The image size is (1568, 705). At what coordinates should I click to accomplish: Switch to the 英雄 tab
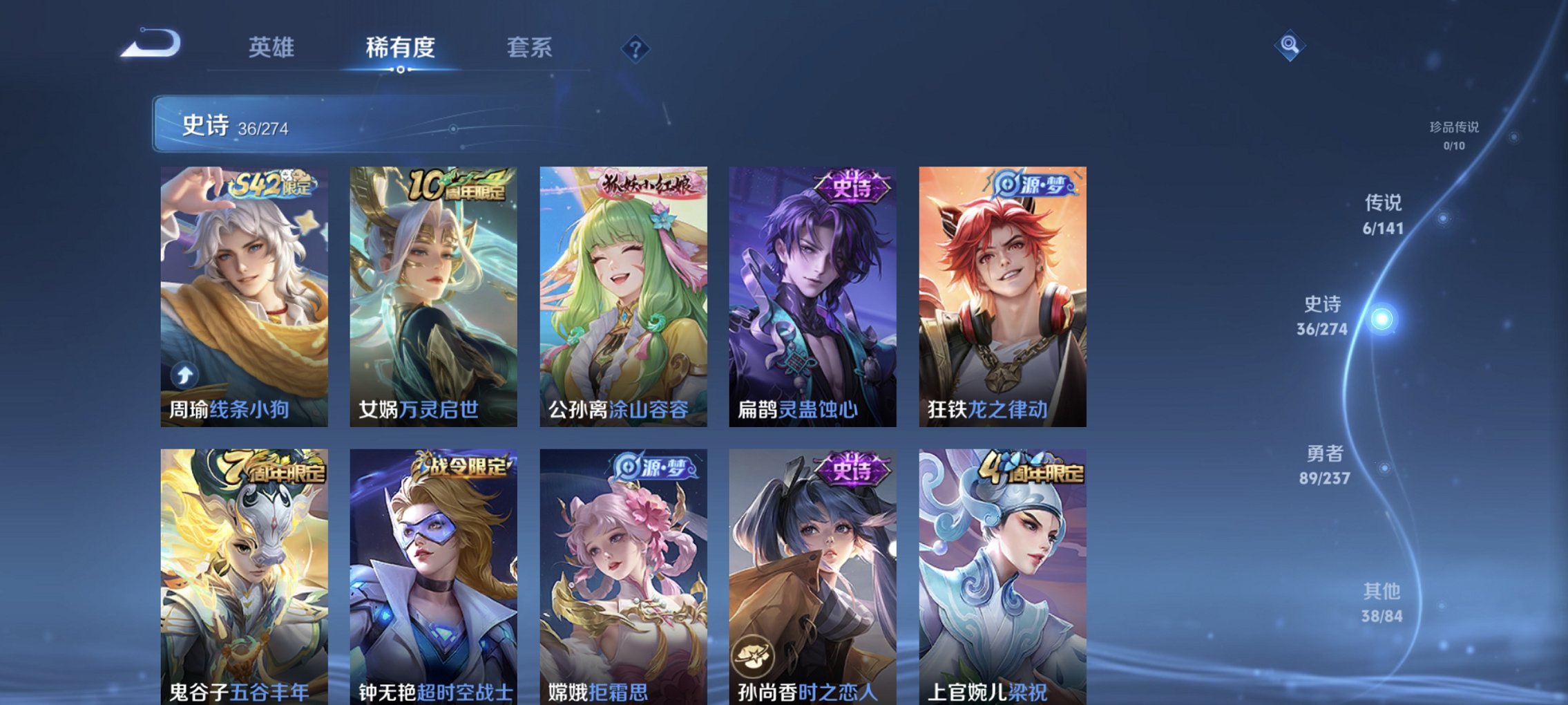click(x=272, y=47)
